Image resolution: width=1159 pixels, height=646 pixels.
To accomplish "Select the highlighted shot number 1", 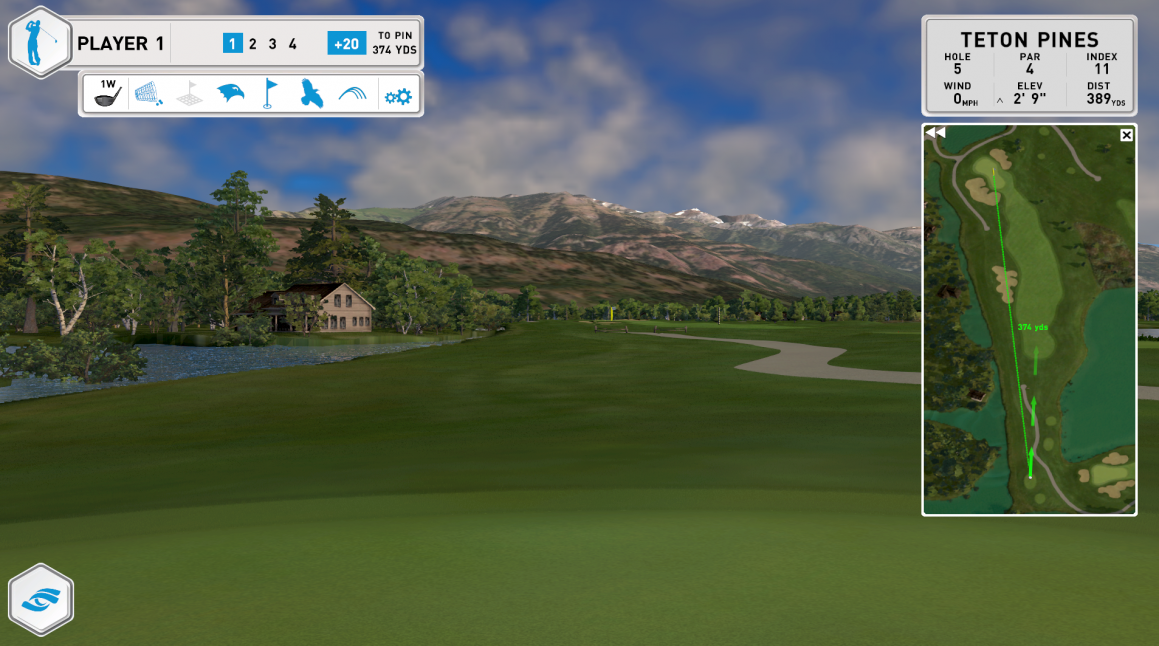I will 232,44.
